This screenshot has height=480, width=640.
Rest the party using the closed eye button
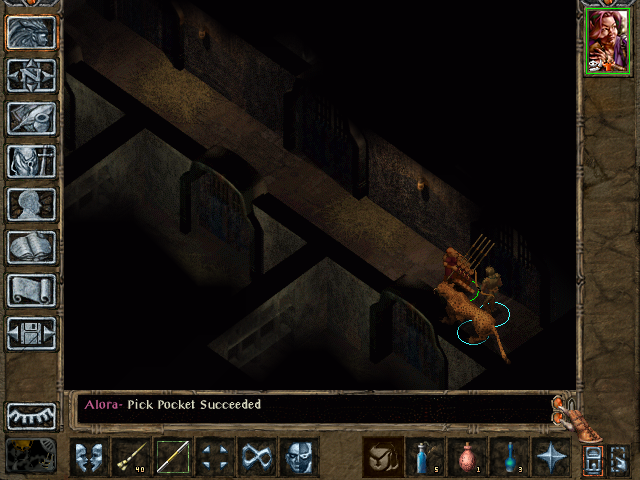[32, 415]
